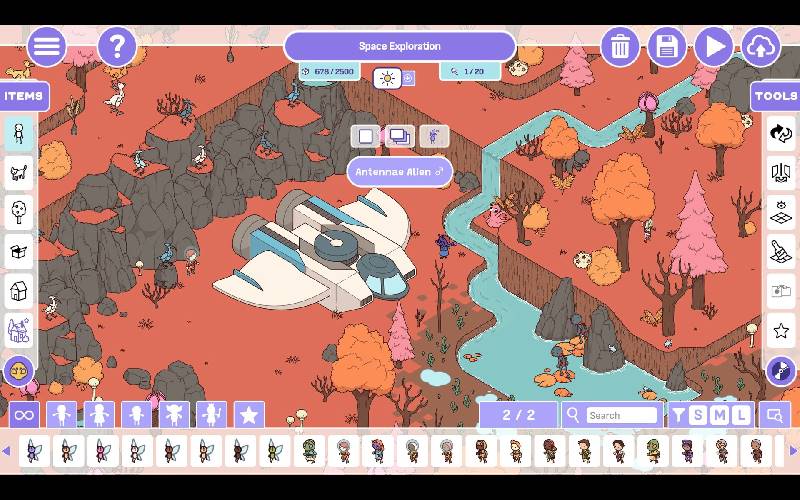Toggle the infinity filter button
The height and width of the screenshot is (500, 800).
24,415
